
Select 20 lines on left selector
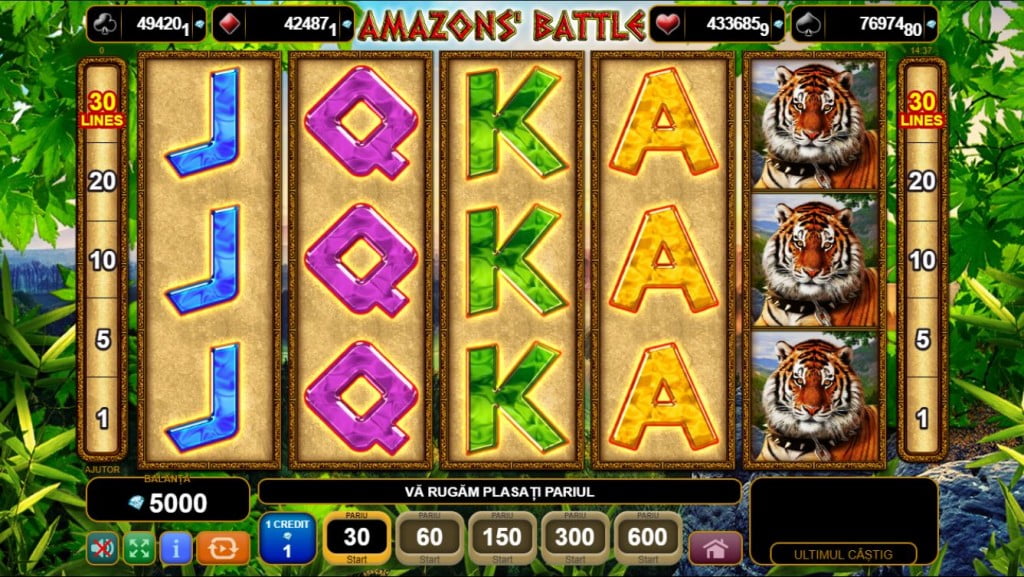pos(103,181)
